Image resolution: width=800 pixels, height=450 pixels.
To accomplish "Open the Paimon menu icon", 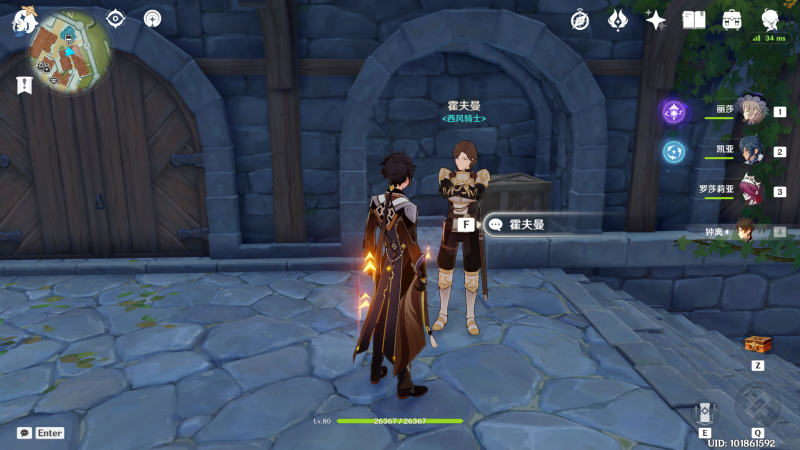I will click(x=22, y=19).
